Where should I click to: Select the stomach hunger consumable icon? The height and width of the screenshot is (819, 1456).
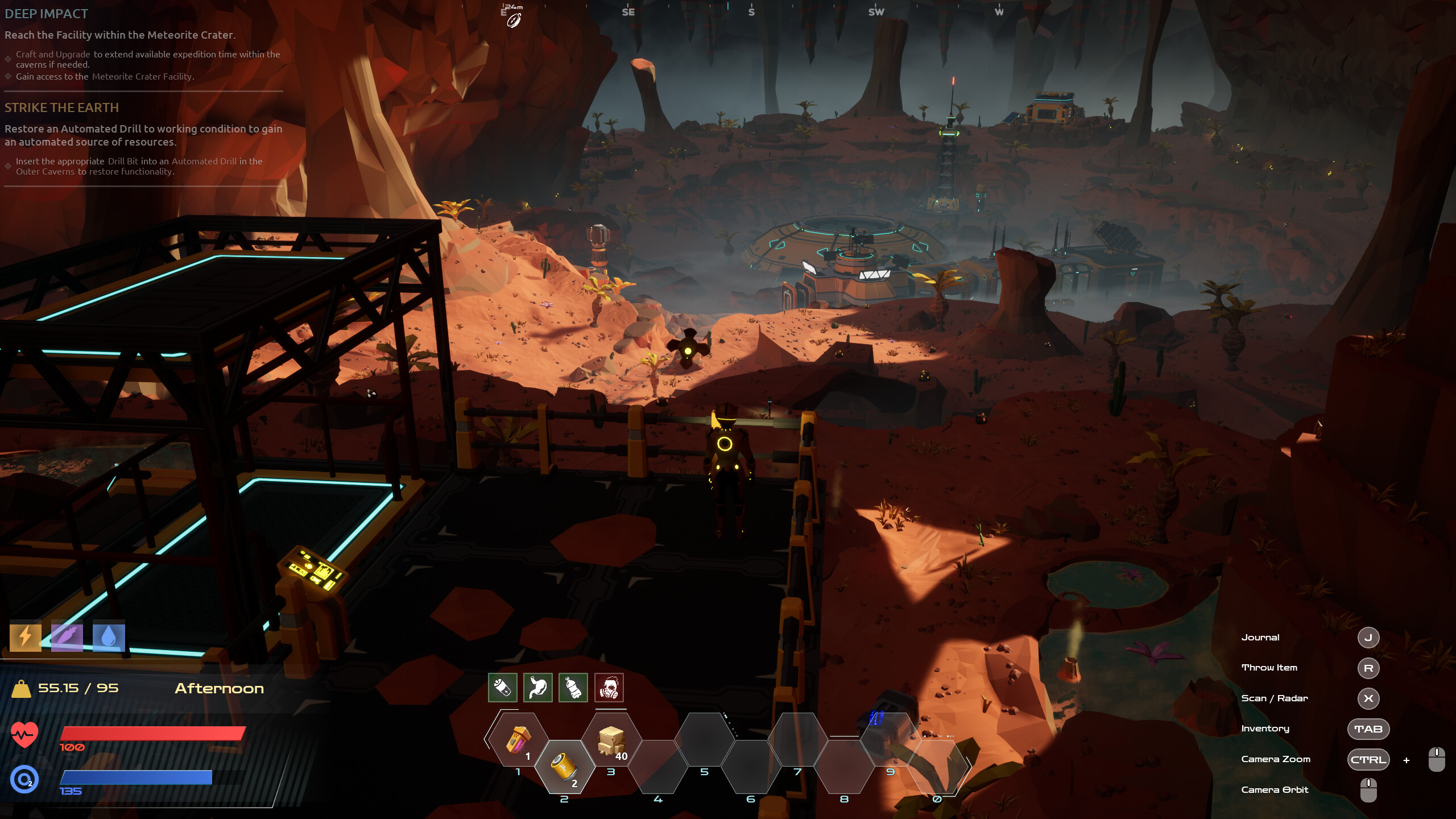[537, 688]
